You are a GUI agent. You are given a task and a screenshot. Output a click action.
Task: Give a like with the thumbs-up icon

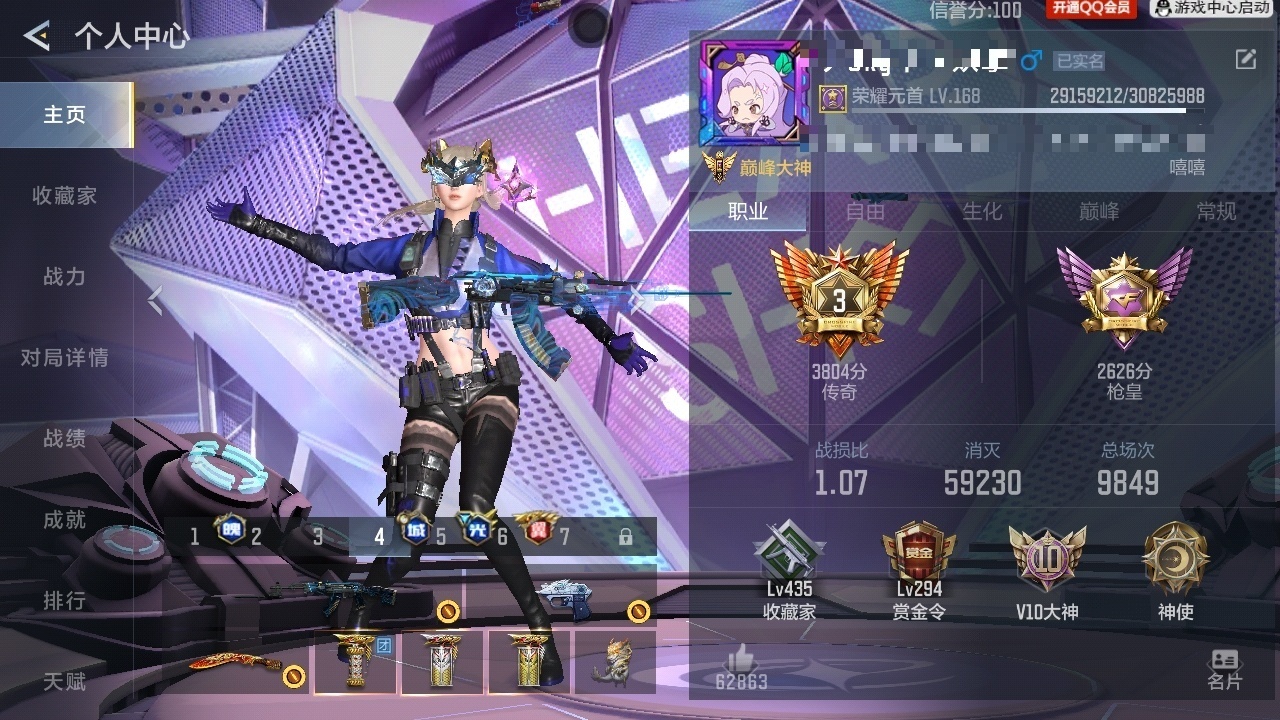(x=740, y=659)
